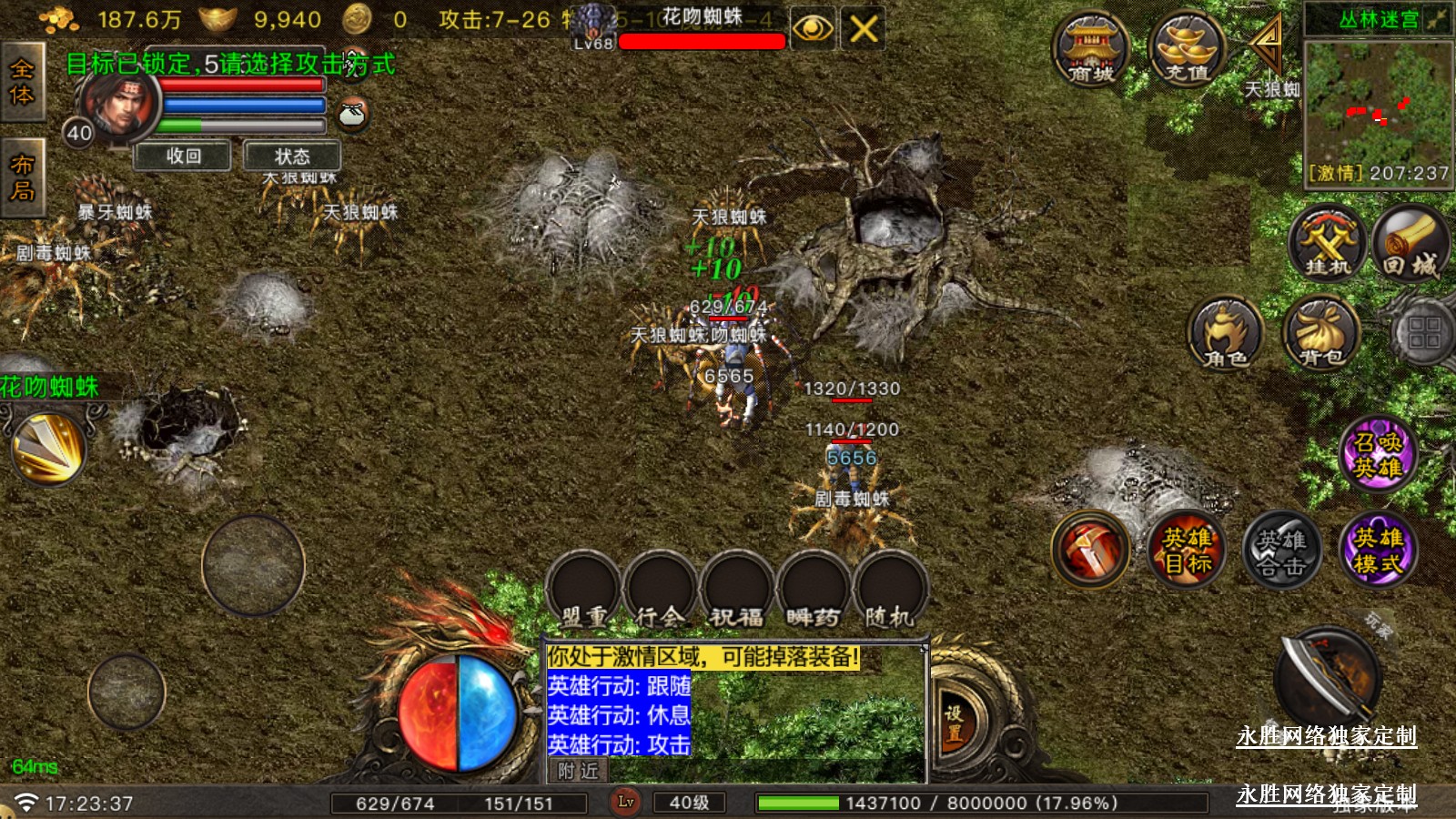The image size is (1456, 819).
Task: Attack with the broadsword weapon button
Action: pyautogui.click(x=1327, y=678)
